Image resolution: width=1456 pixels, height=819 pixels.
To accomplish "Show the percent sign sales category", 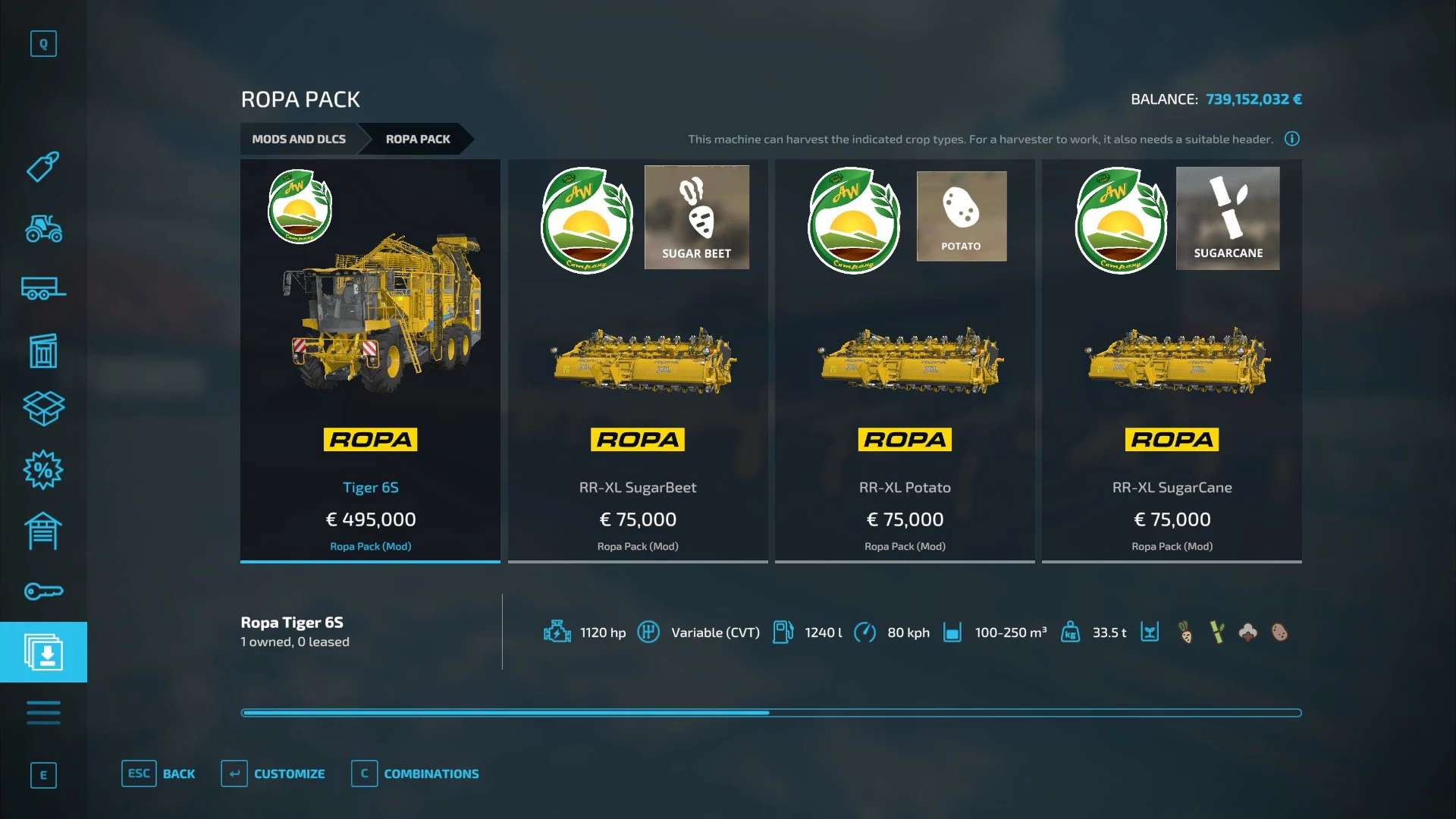I will click(43, 470).
